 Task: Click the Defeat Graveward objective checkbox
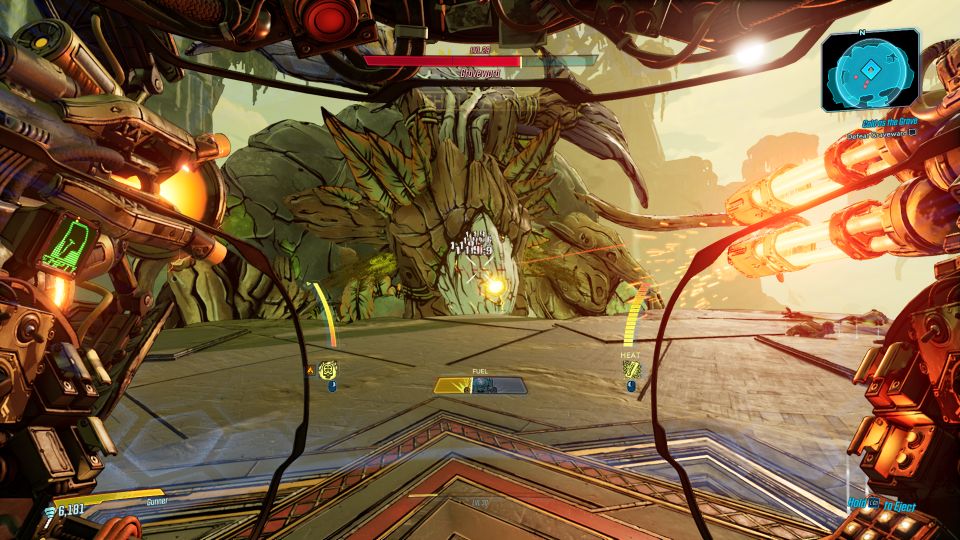point(911,133)
